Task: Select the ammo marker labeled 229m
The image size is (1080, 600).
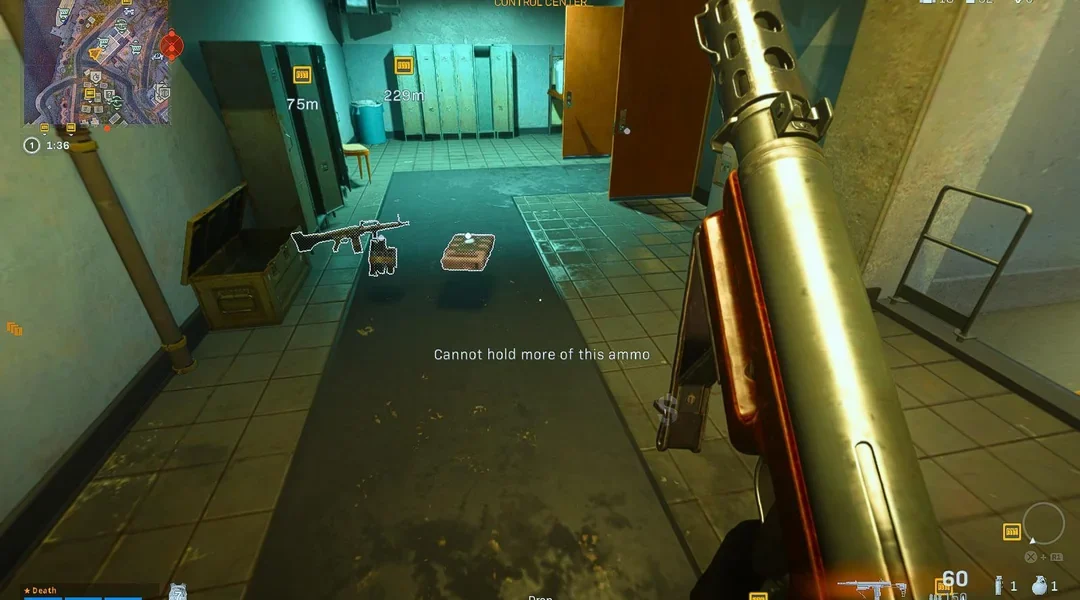Action: point(404,66)
